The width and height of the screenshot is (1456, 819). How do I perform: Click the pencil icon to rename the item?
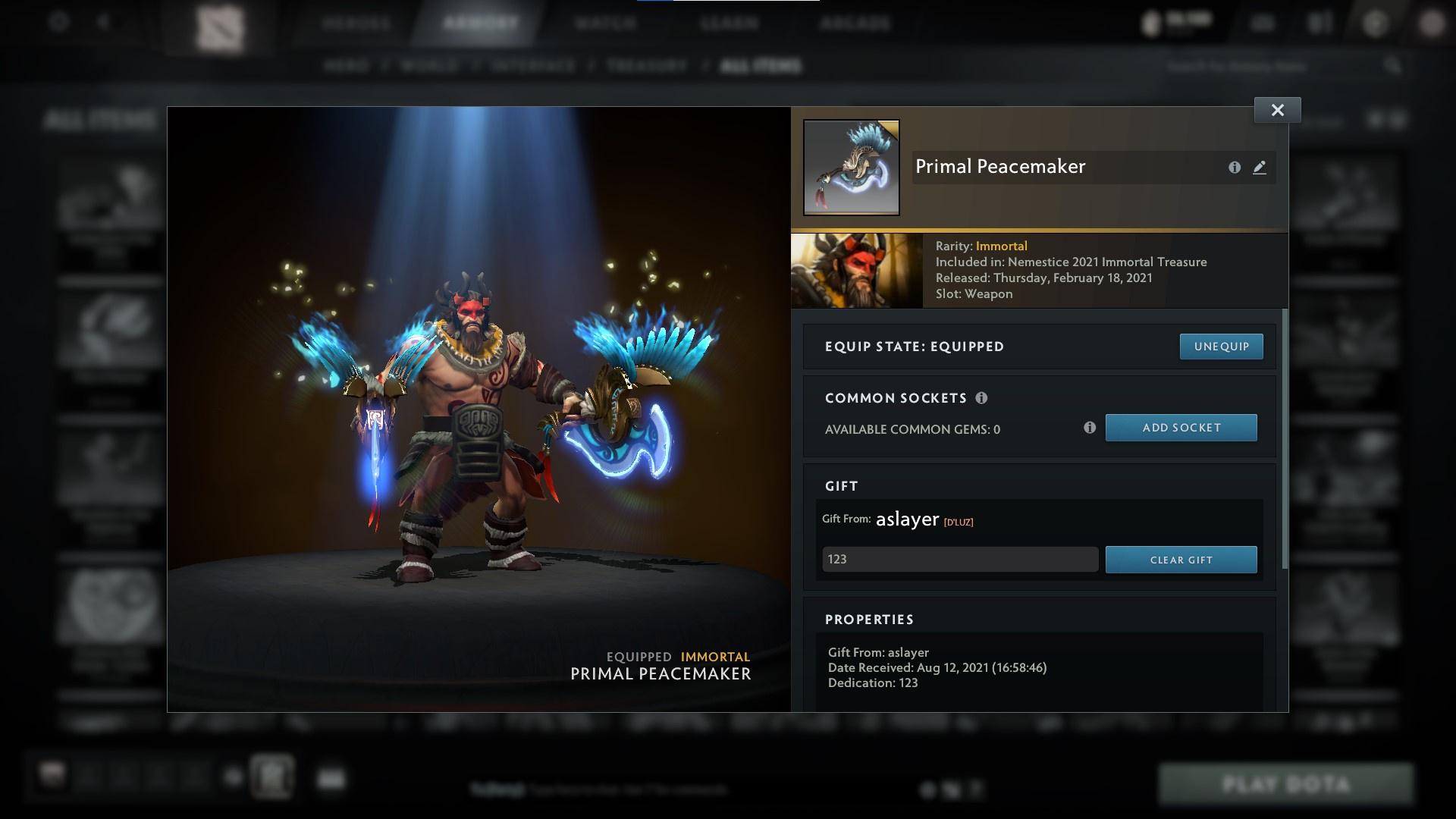[1260, 168]
